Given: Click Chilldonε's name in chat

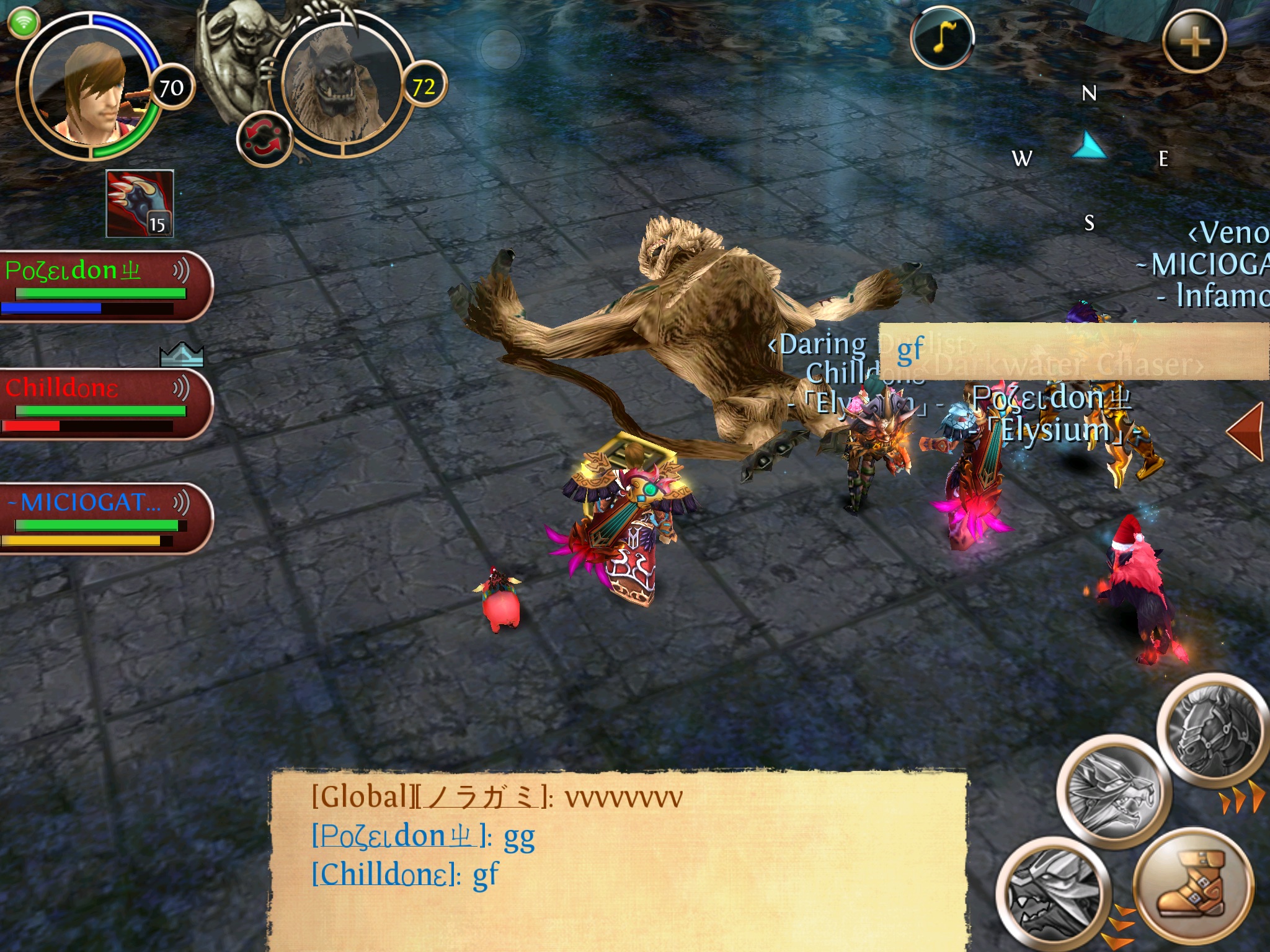Looking at the screenshot, I should pyautogui.click(x=385, y=875).
